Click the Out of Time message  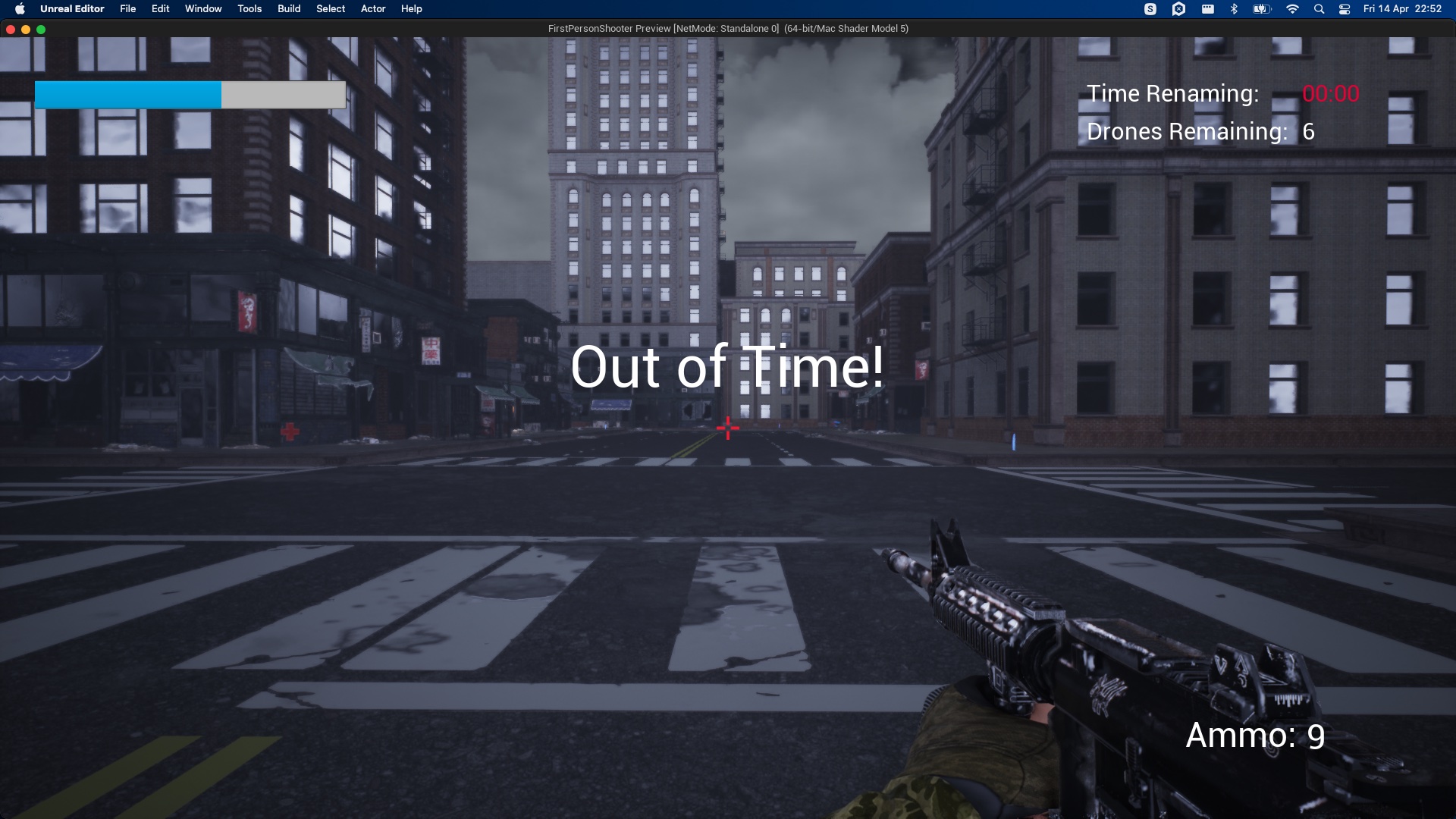point(726,369)
